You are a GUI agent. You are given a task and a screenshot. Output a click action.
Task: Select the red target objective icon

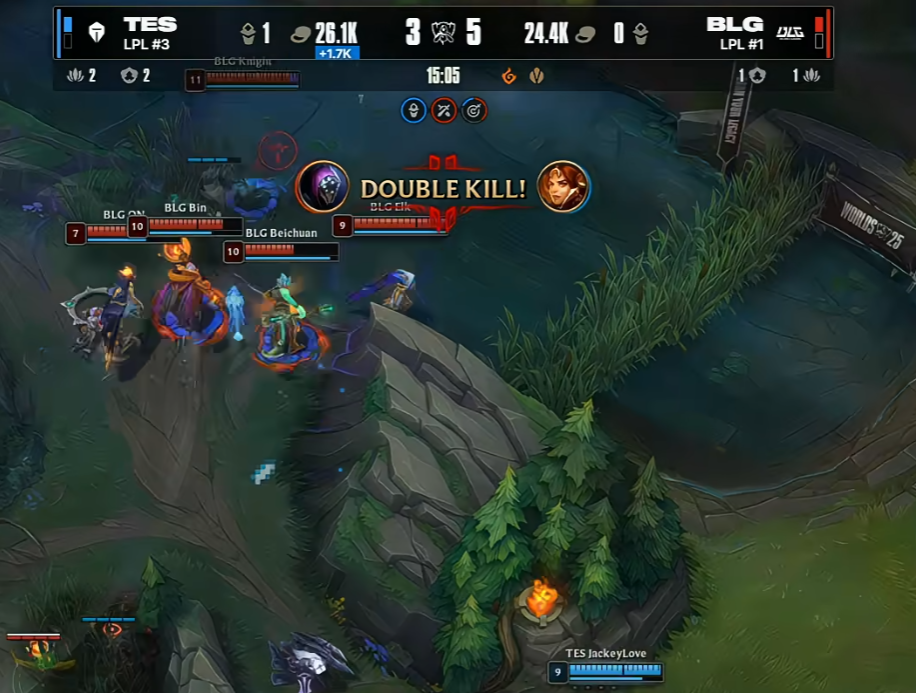click(474, 110)
